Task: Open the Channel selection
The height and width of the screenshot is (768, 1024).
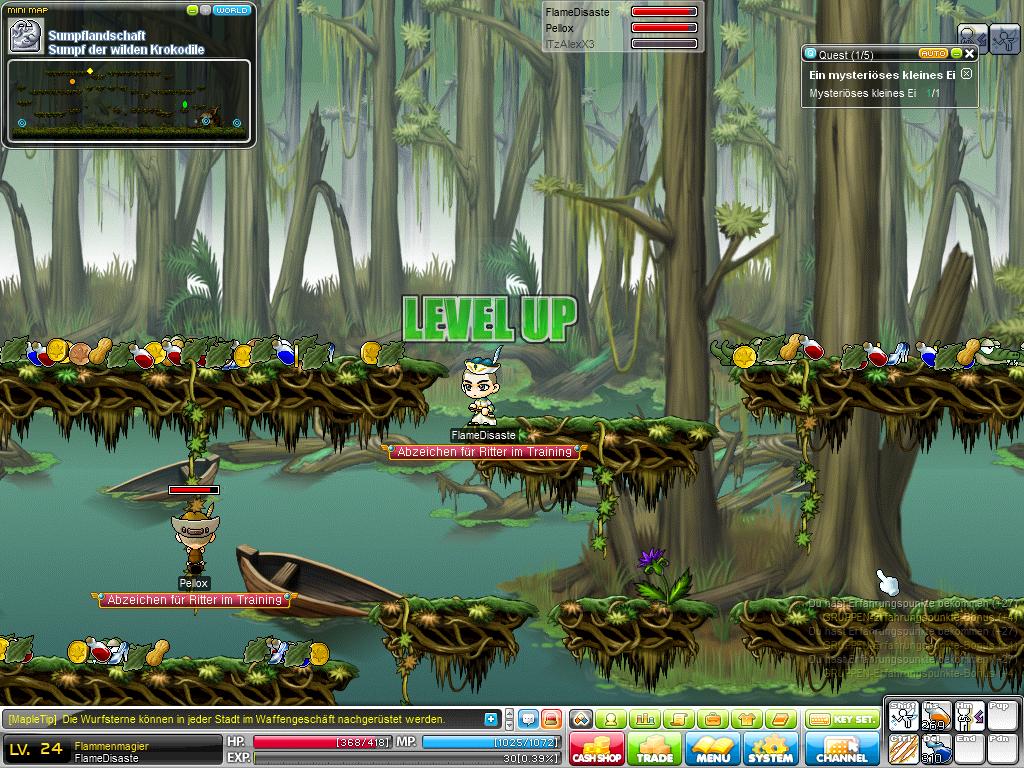Action: [x=842, y=749]
